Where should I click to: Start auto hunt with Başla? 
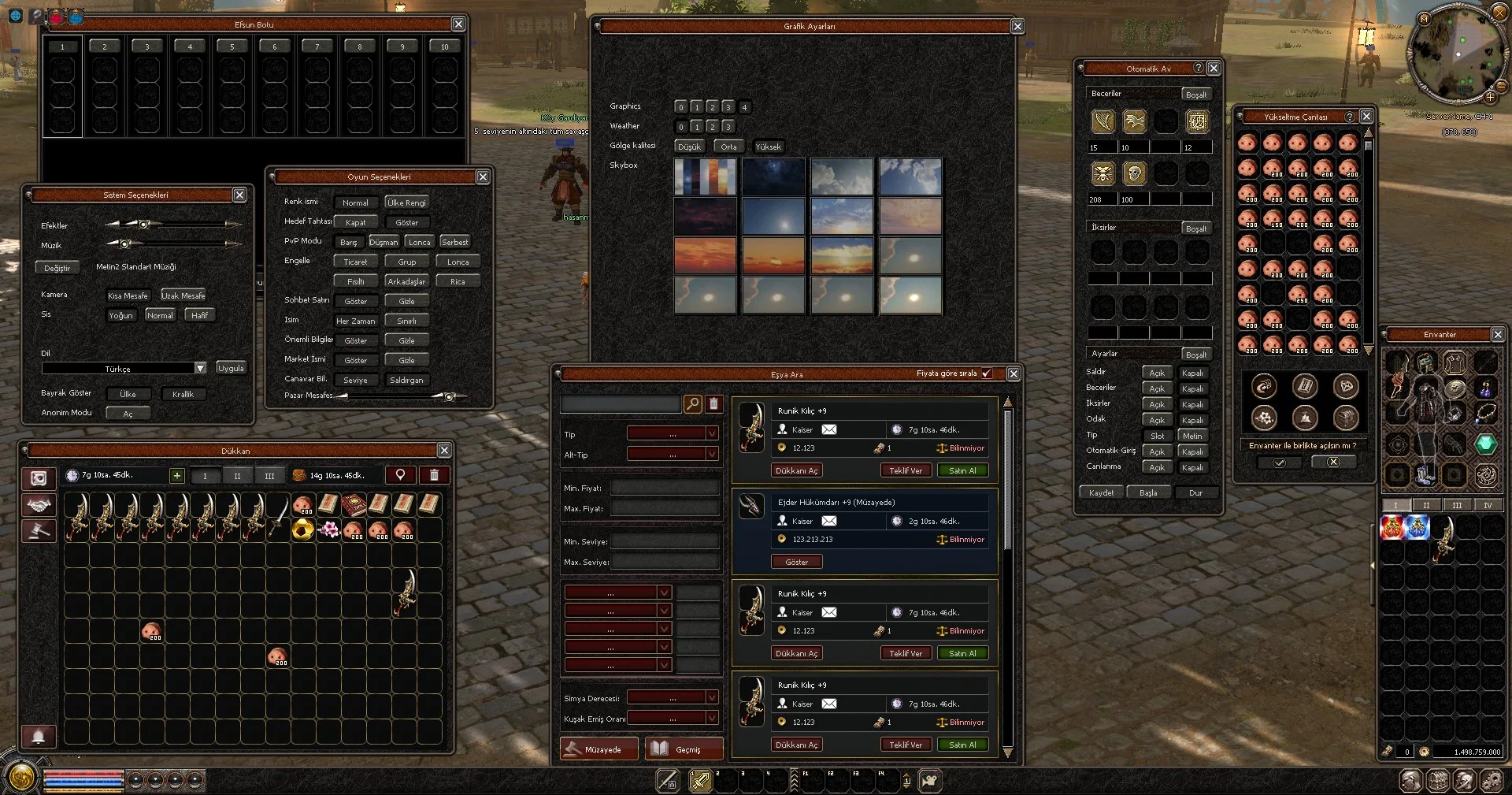1148,492
